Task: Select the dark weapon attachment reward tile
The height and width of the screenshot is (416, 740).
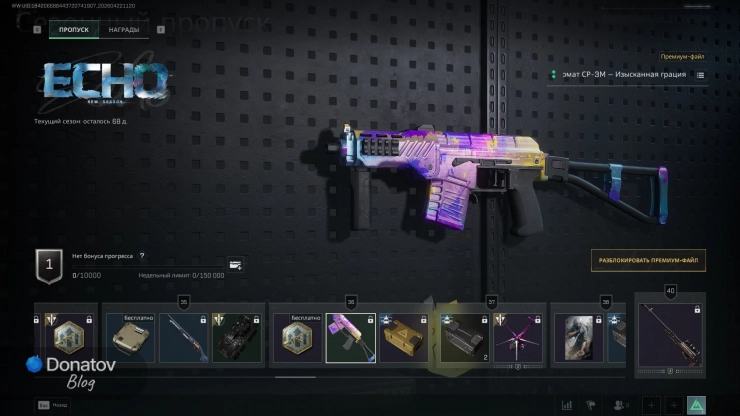Action: (464, 337)
